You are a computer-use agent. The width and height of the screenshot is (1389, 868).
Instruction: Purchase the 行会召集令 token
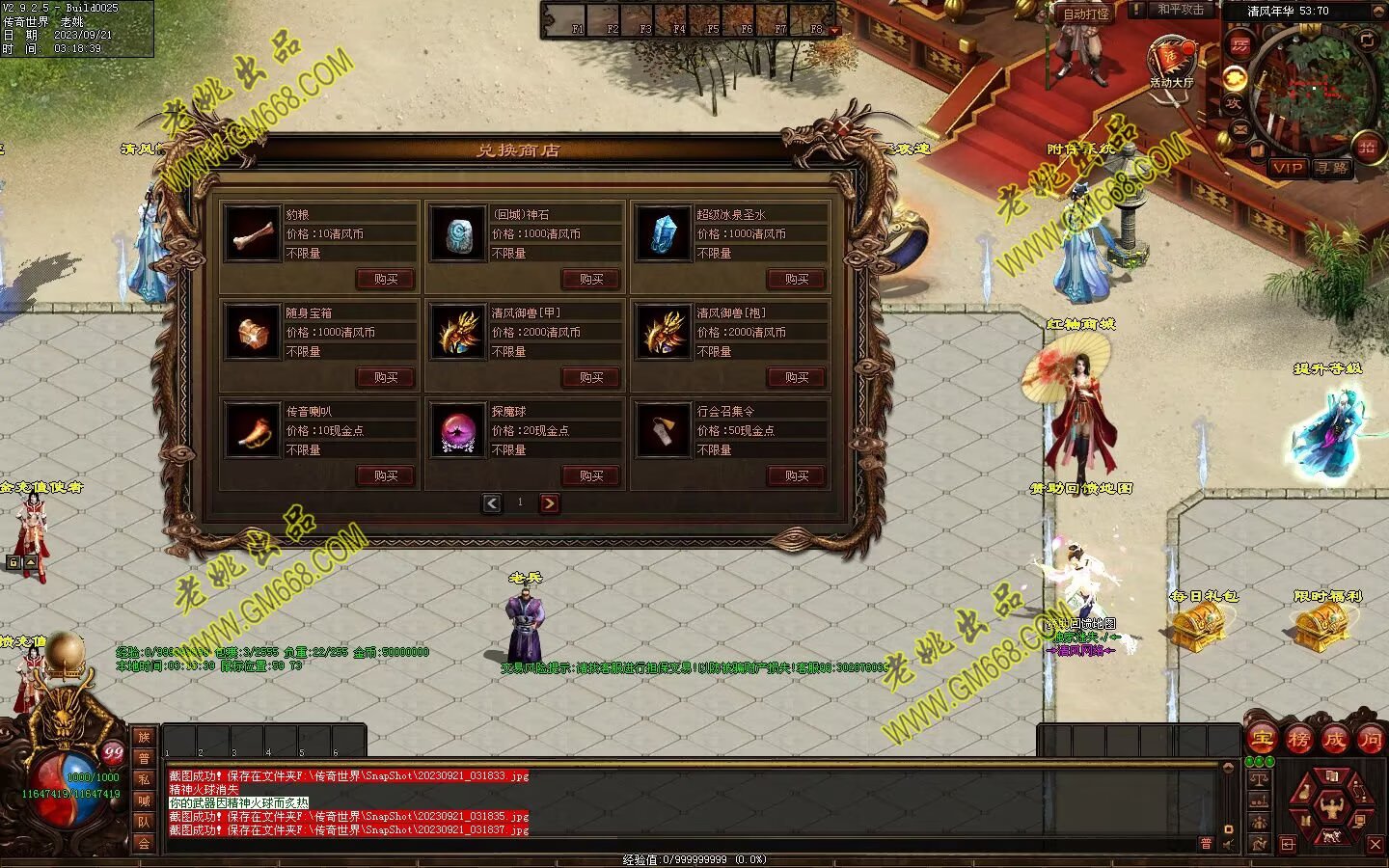click(797, 475)
